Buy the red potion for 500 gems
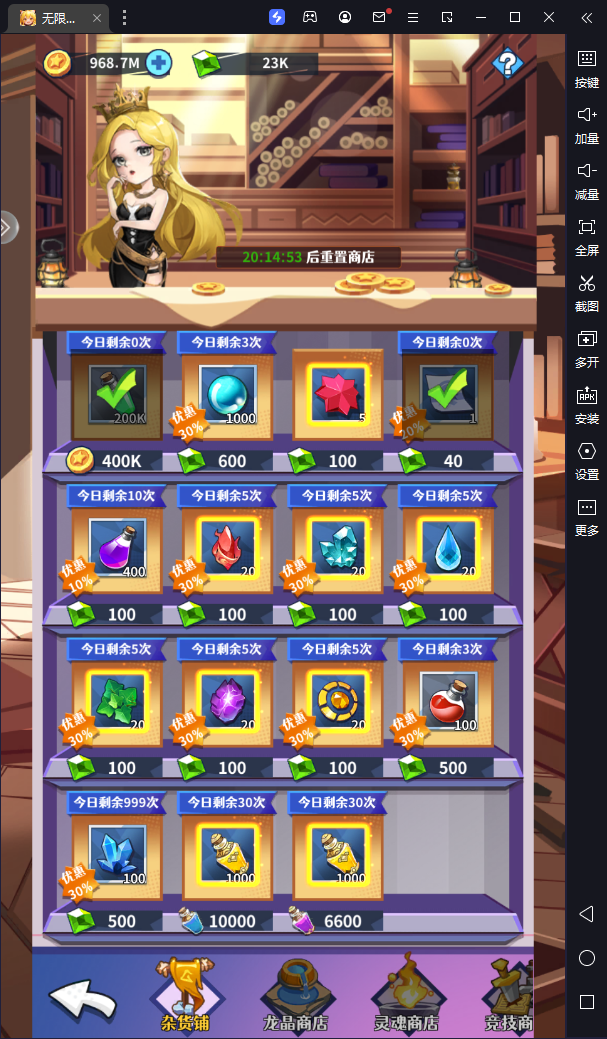Image resolution: width=607 pixels, height=1039 pixels. 448,702
